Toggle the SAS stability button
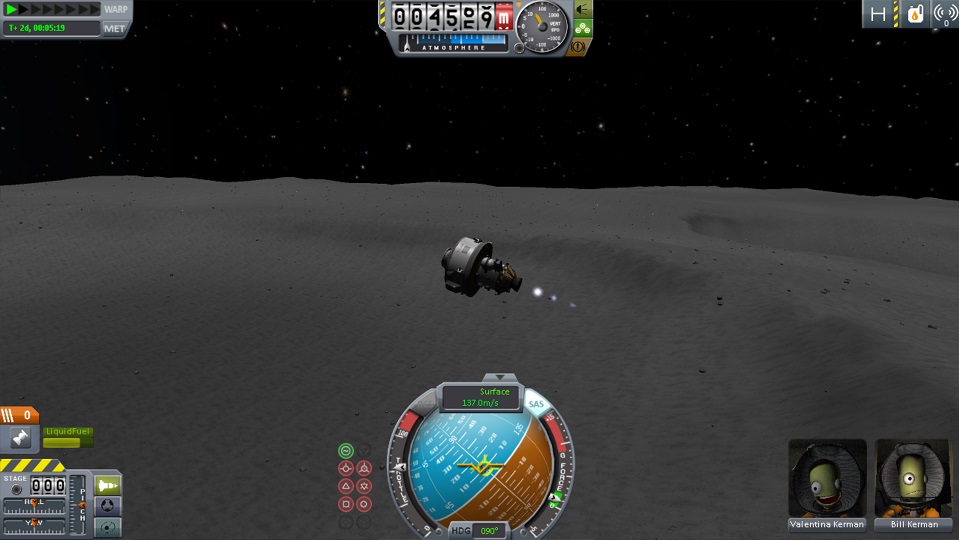 [x=537, y=403]
